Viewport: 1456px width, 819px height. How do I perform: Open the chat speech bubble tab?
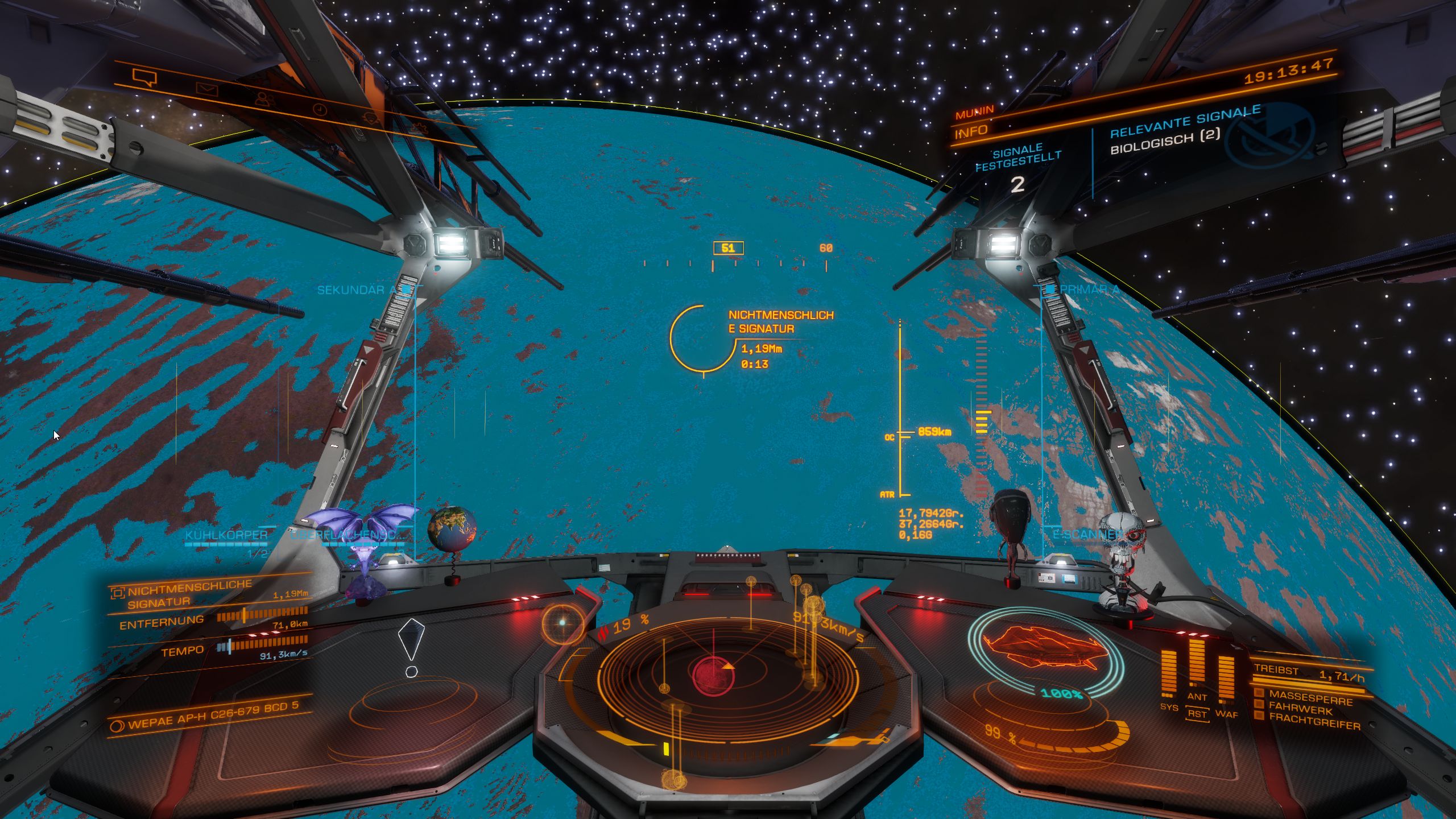coord(144,77)
